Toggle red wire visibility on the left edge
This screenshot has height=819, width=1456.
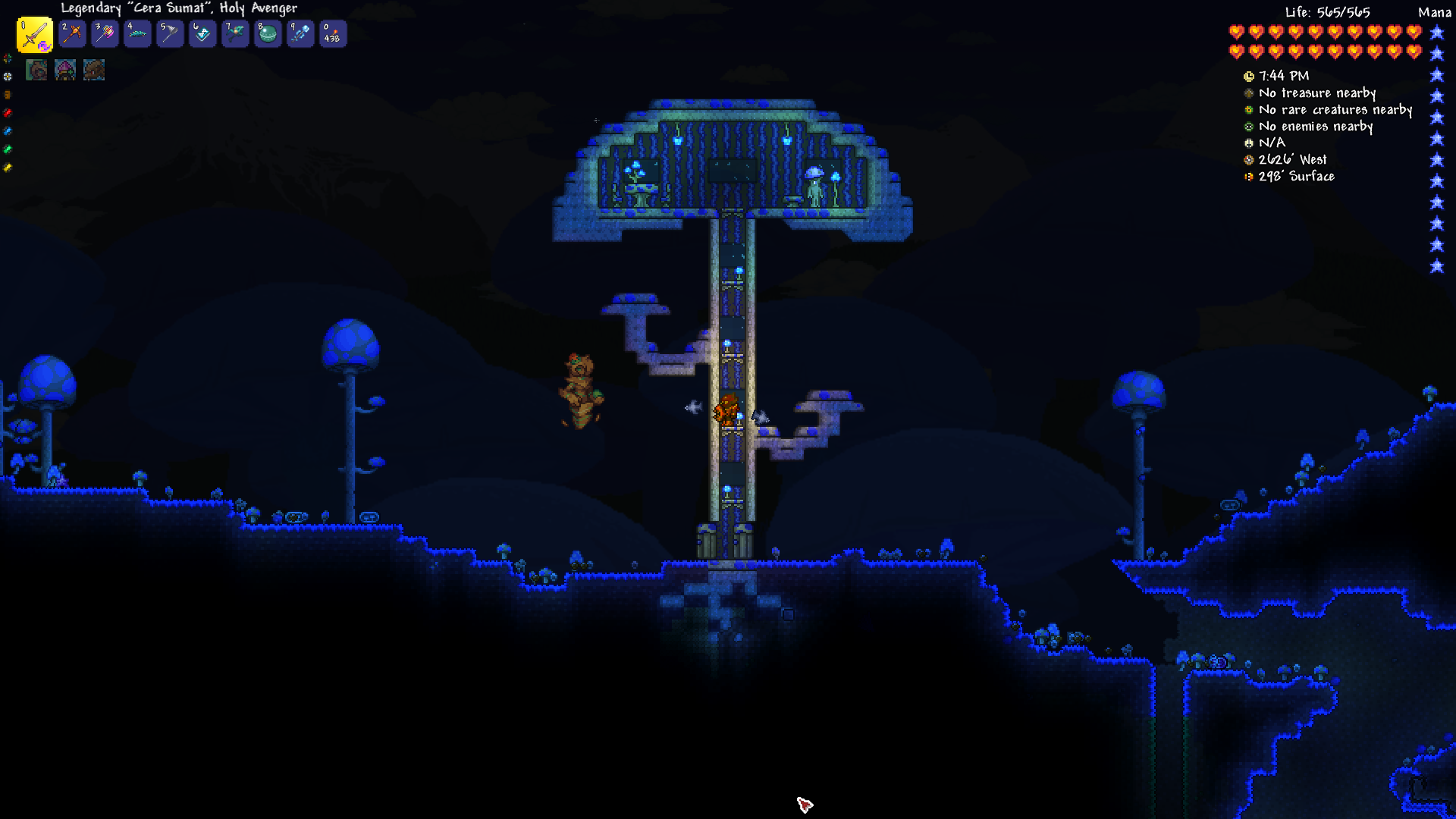point(7,112)
